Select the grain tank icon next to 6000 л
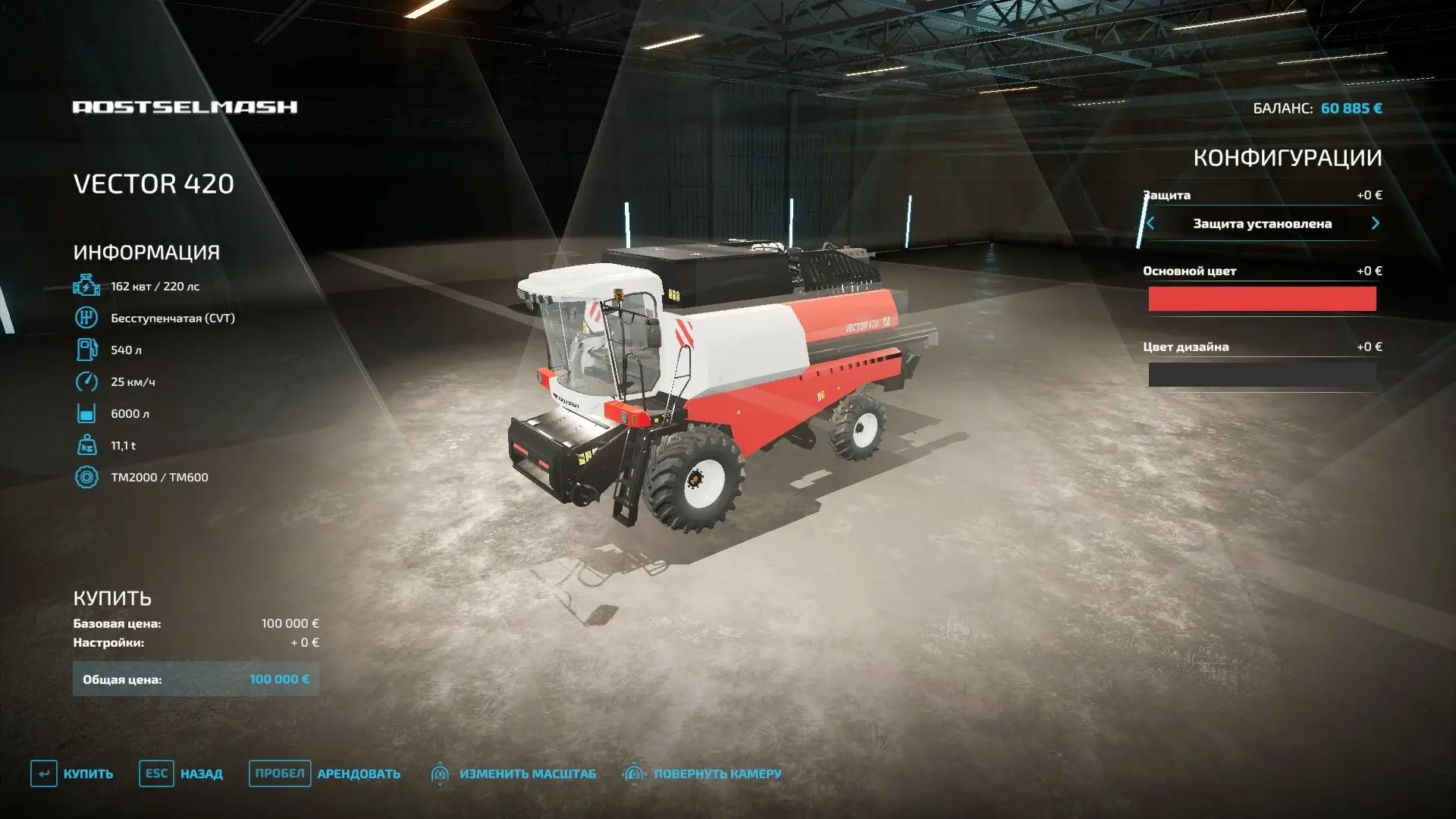 coord(86,413)
